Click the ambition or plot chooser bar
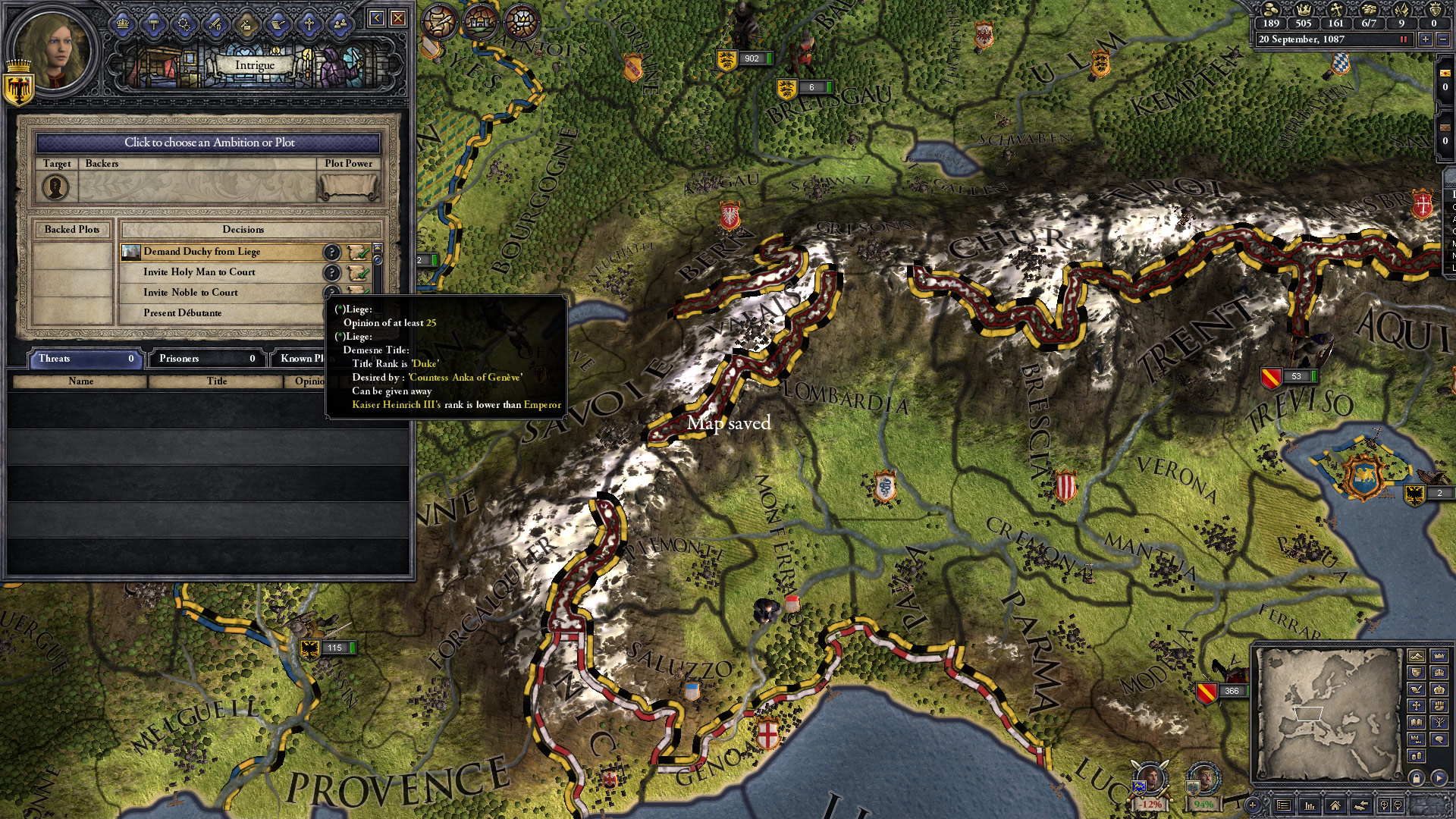This screenshot has height=819, width=1456. coord(209,143)
